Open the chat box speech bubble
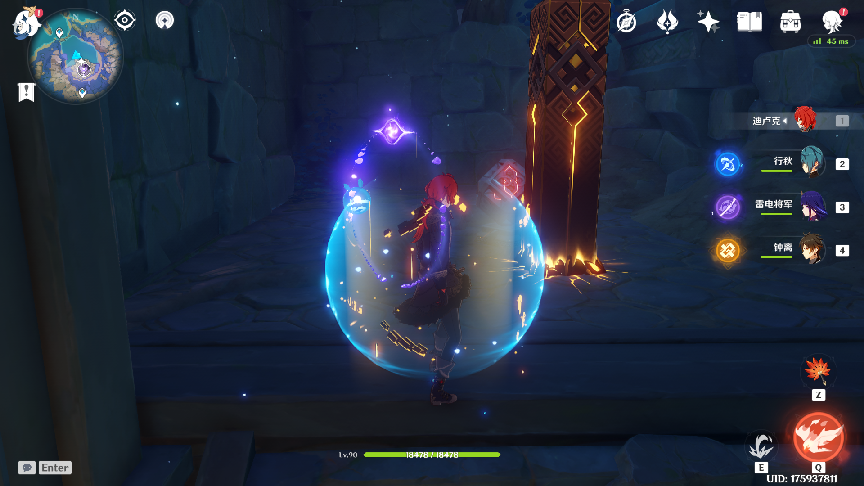864x486 pixels. coord(27,467)
